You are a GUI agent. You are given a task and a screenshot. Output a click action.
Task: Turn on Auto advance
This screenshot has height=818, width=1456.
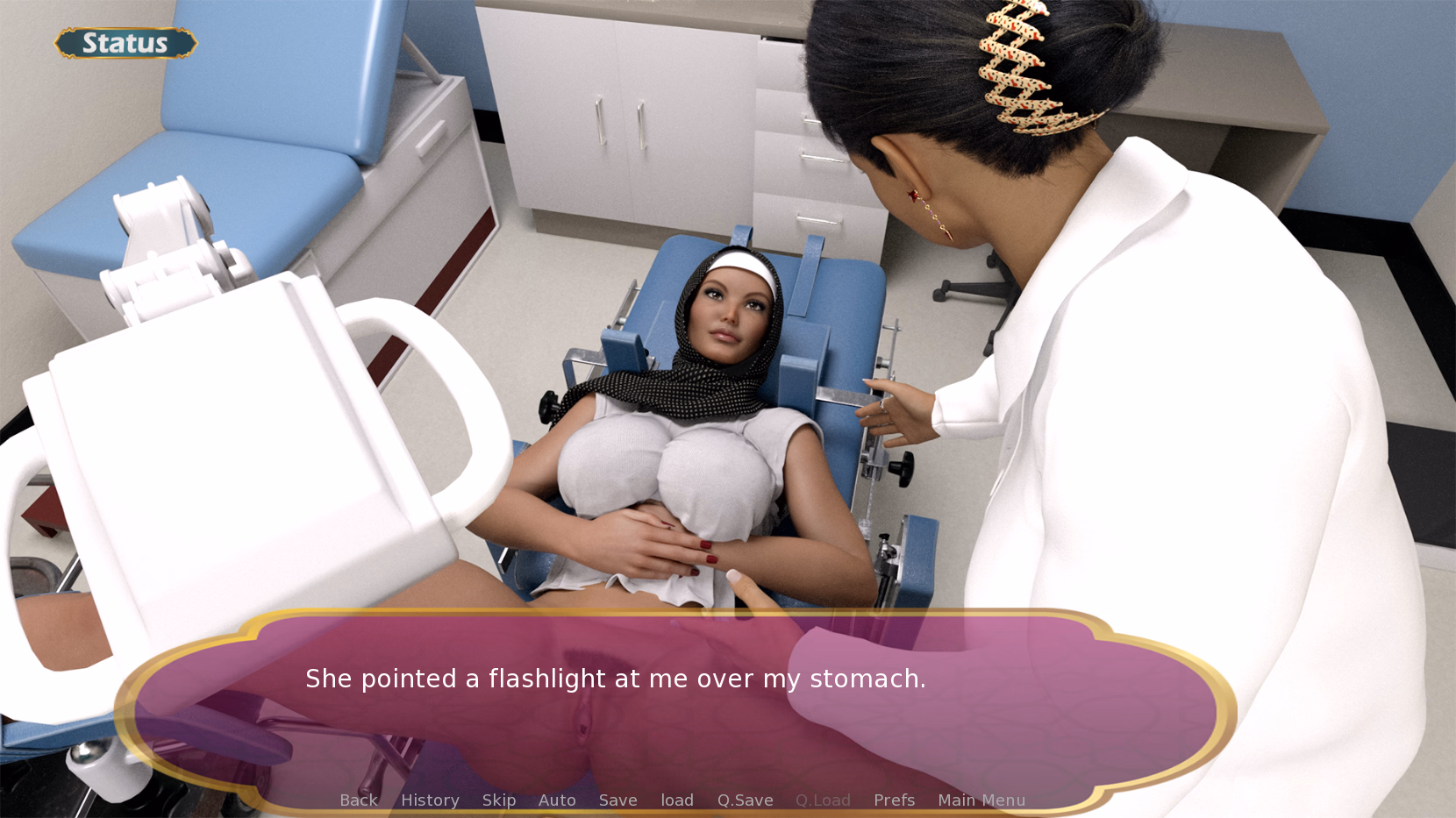(557, 800)
